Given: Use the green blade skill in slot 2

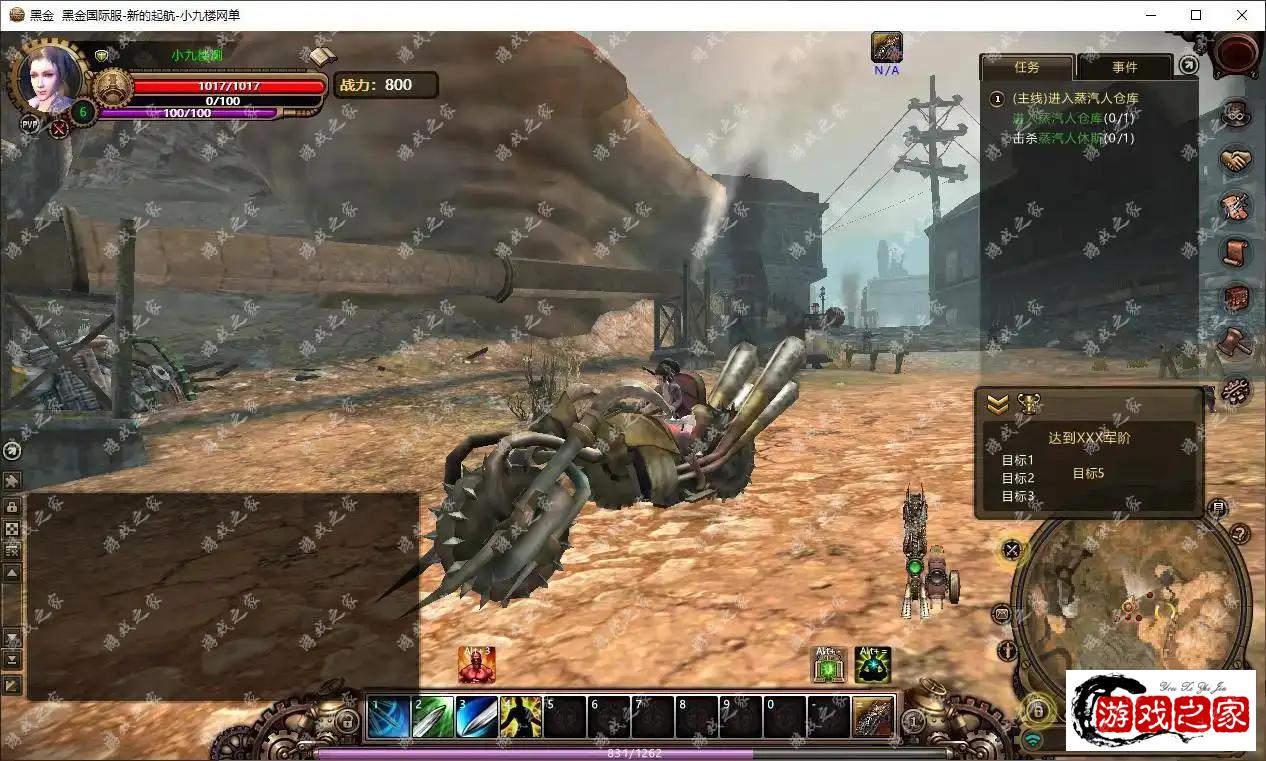Looking at the screenshot, I should [433, 717].
